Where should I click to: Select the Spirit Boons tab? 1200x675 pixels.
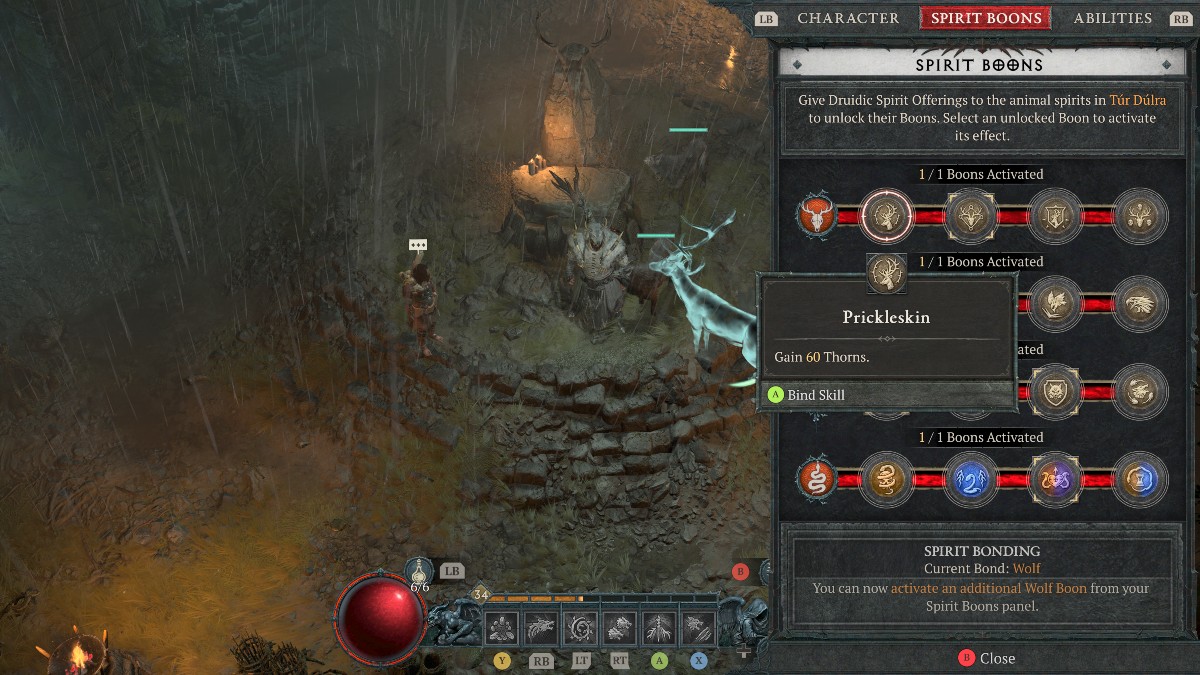(985, 18)
